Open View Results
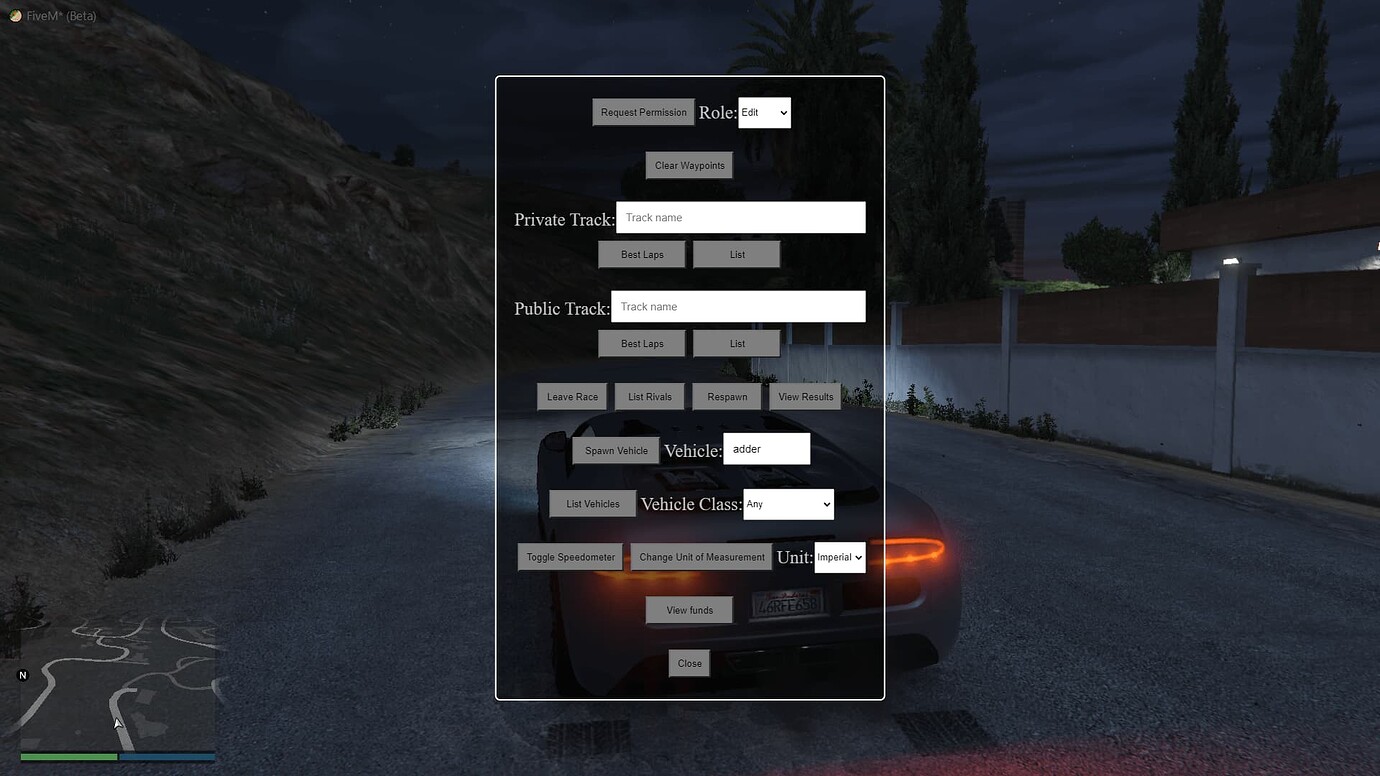 tap(805, 396)
